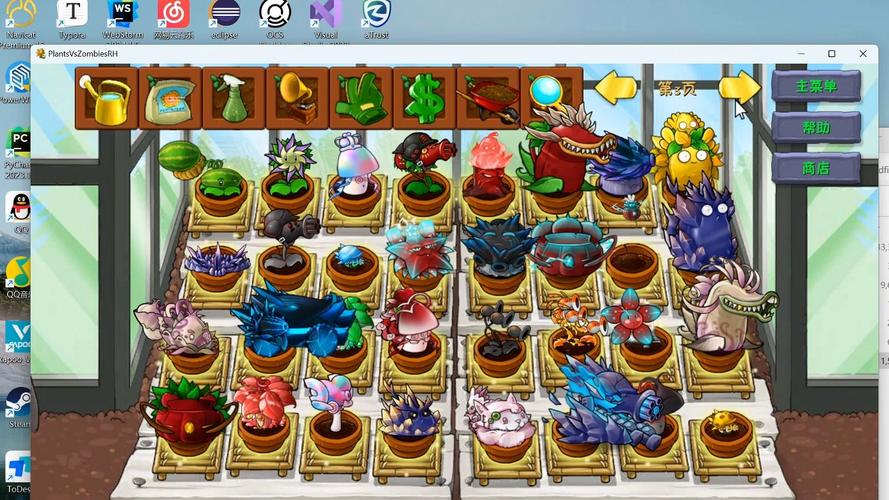Maximize the game window
Viewport: 889px width, 500px height.
831,54
